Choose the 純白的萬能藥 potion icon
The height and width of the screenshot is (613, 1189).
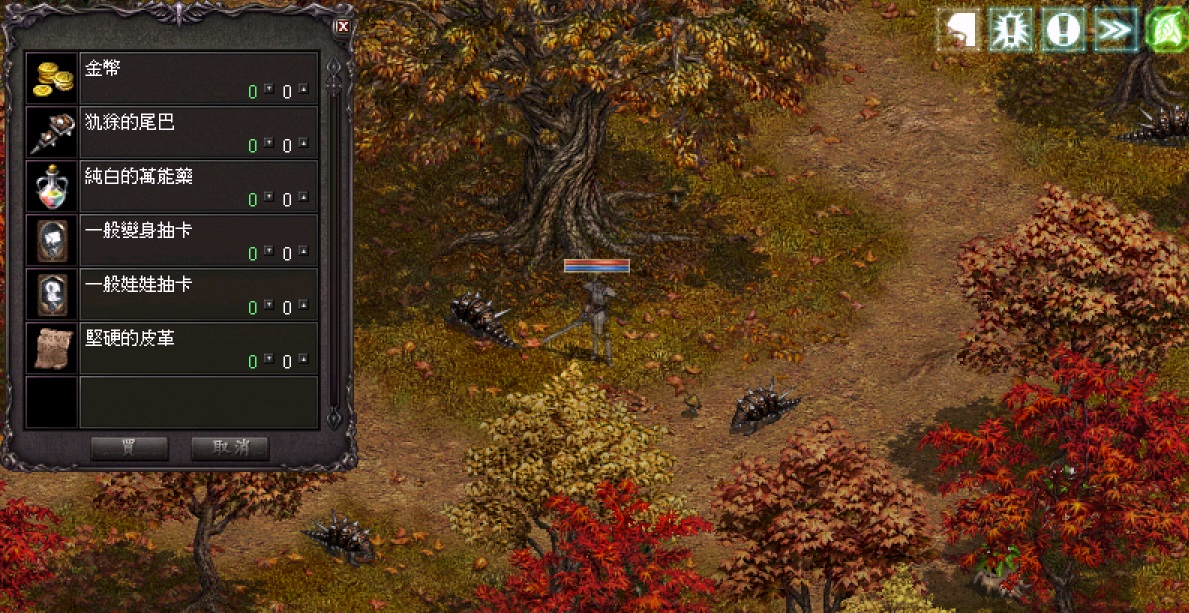(52, 187)
